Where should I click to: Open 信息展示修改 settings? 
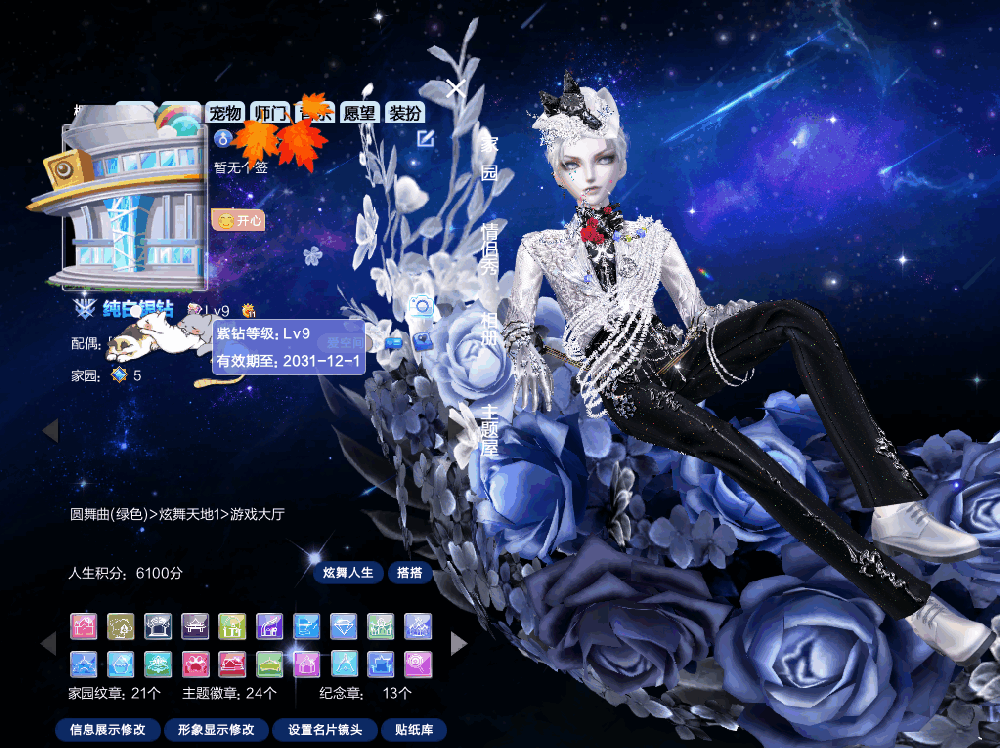[x=108, y=730]
